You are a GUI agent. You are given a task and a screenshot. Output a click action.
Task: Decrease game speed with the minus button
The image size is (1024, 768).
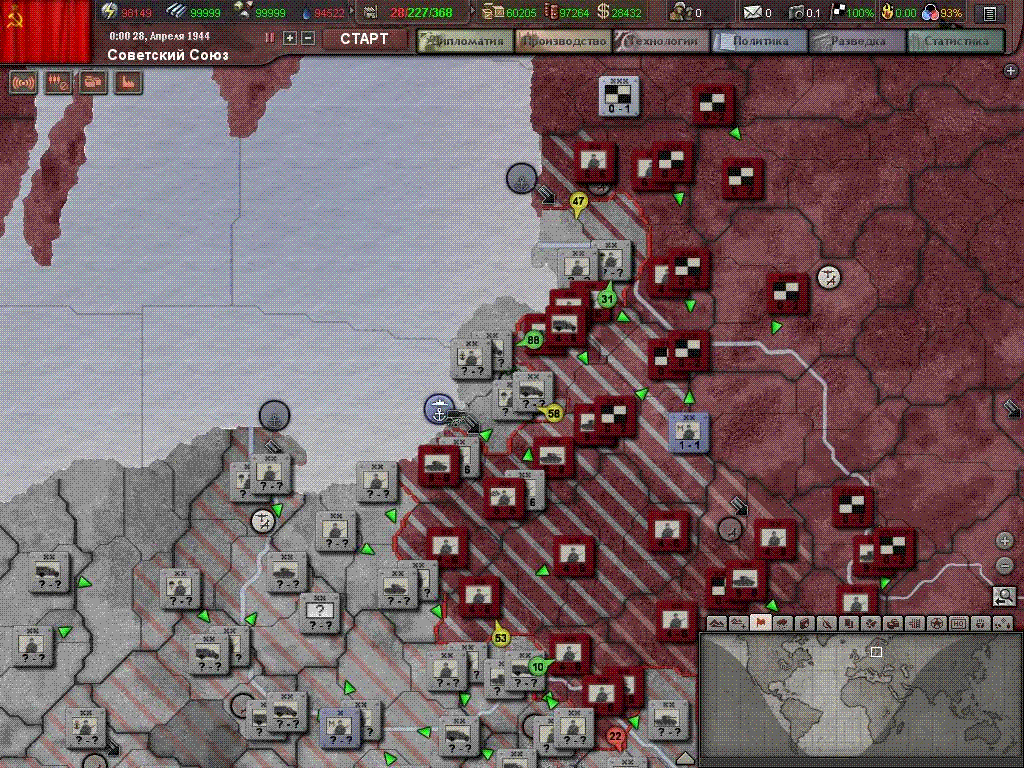tap(308, 38)
